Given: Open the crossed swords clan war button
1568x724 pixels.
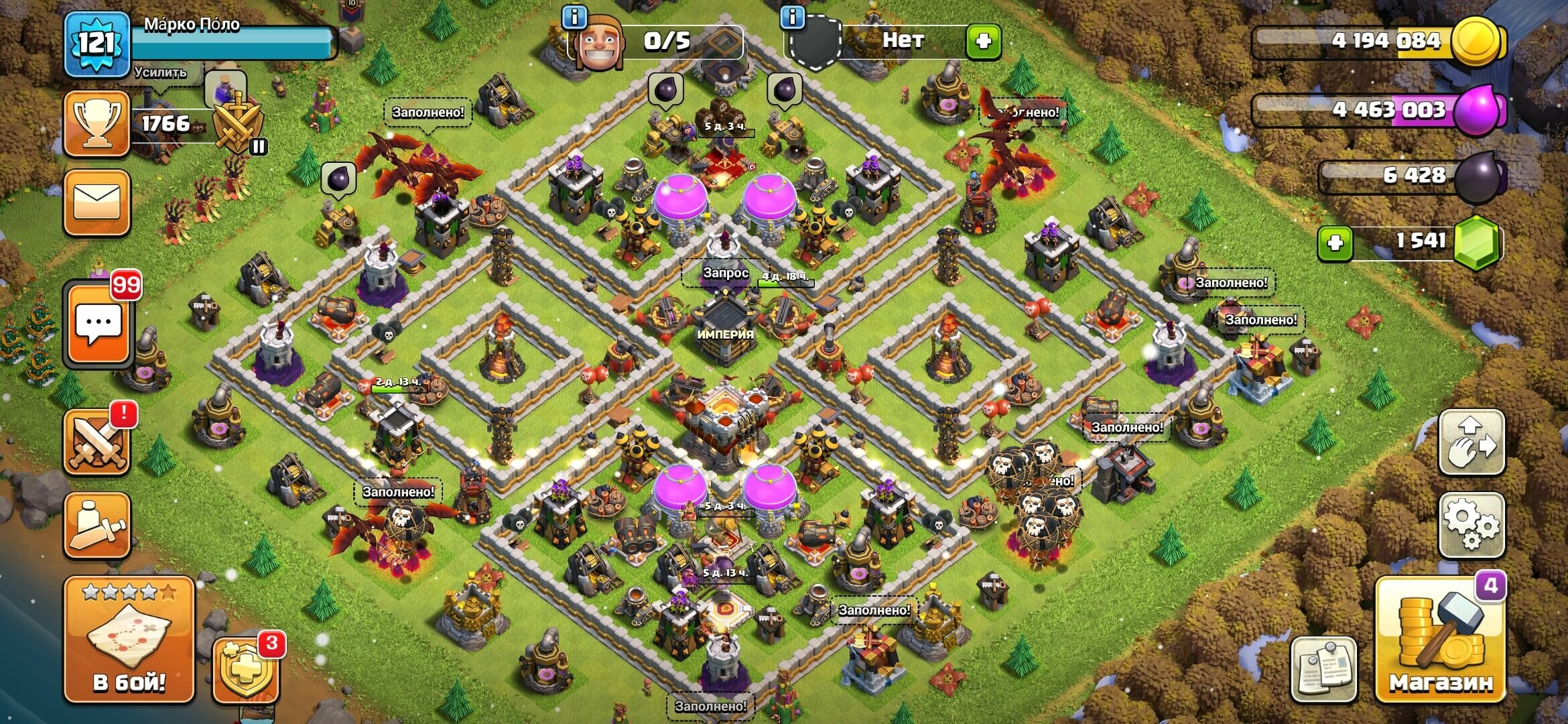Looking at the screenshot, I should (x=97, y=442).
